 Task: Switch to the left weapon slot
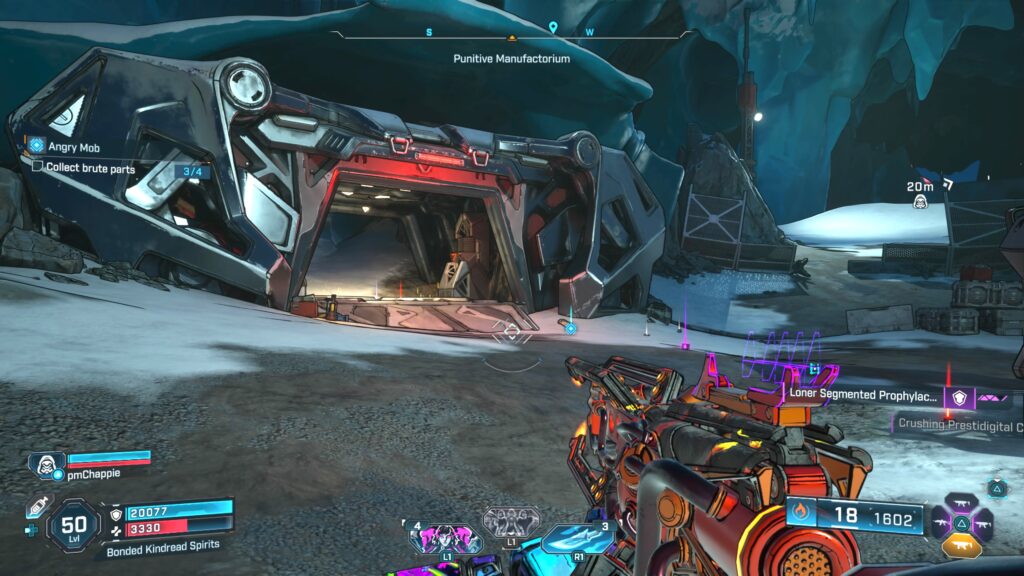942,521
